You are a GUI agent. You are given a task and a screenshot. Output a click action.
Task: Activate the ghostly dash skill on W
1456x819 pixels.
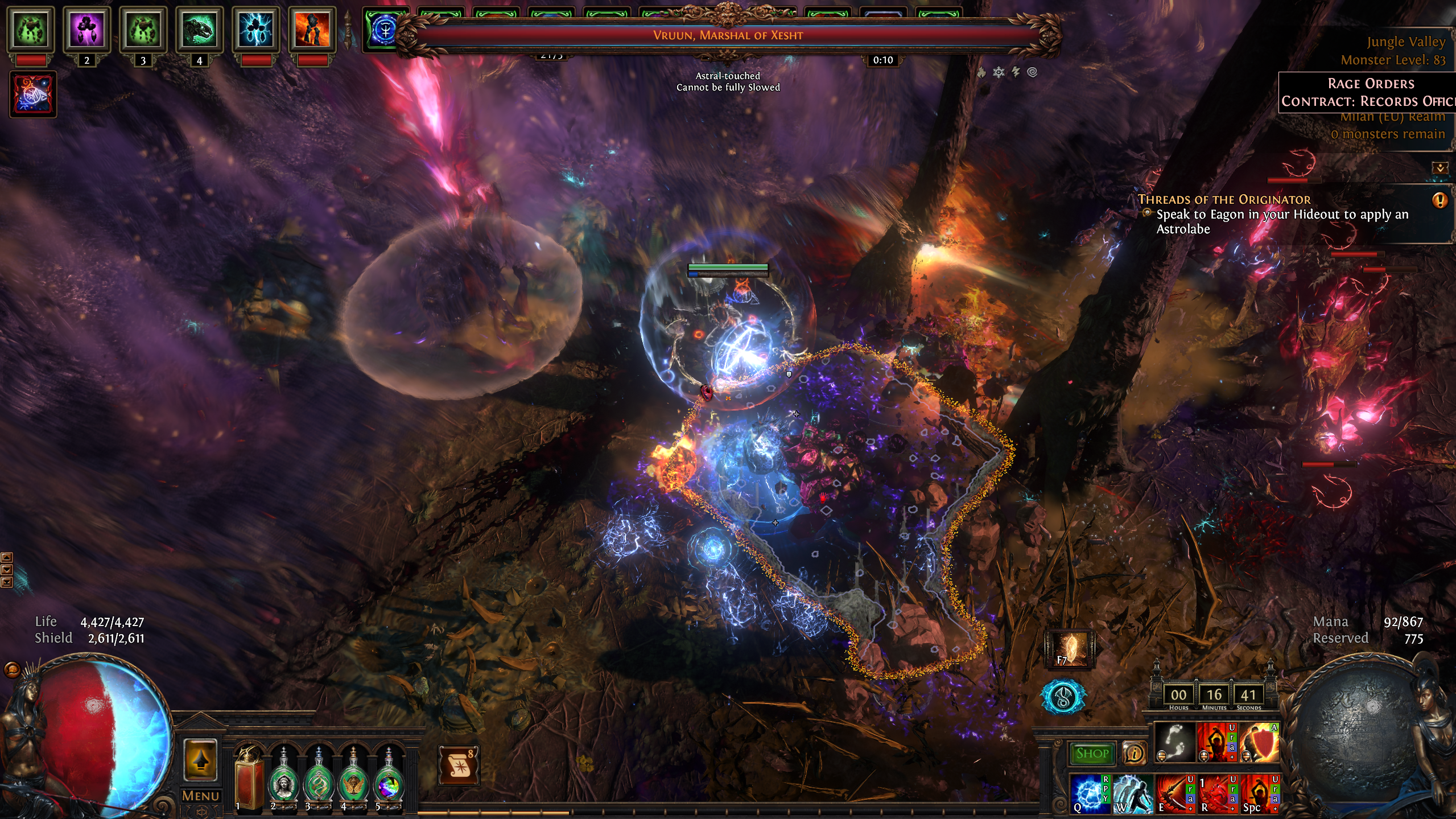click(1132, 793)
